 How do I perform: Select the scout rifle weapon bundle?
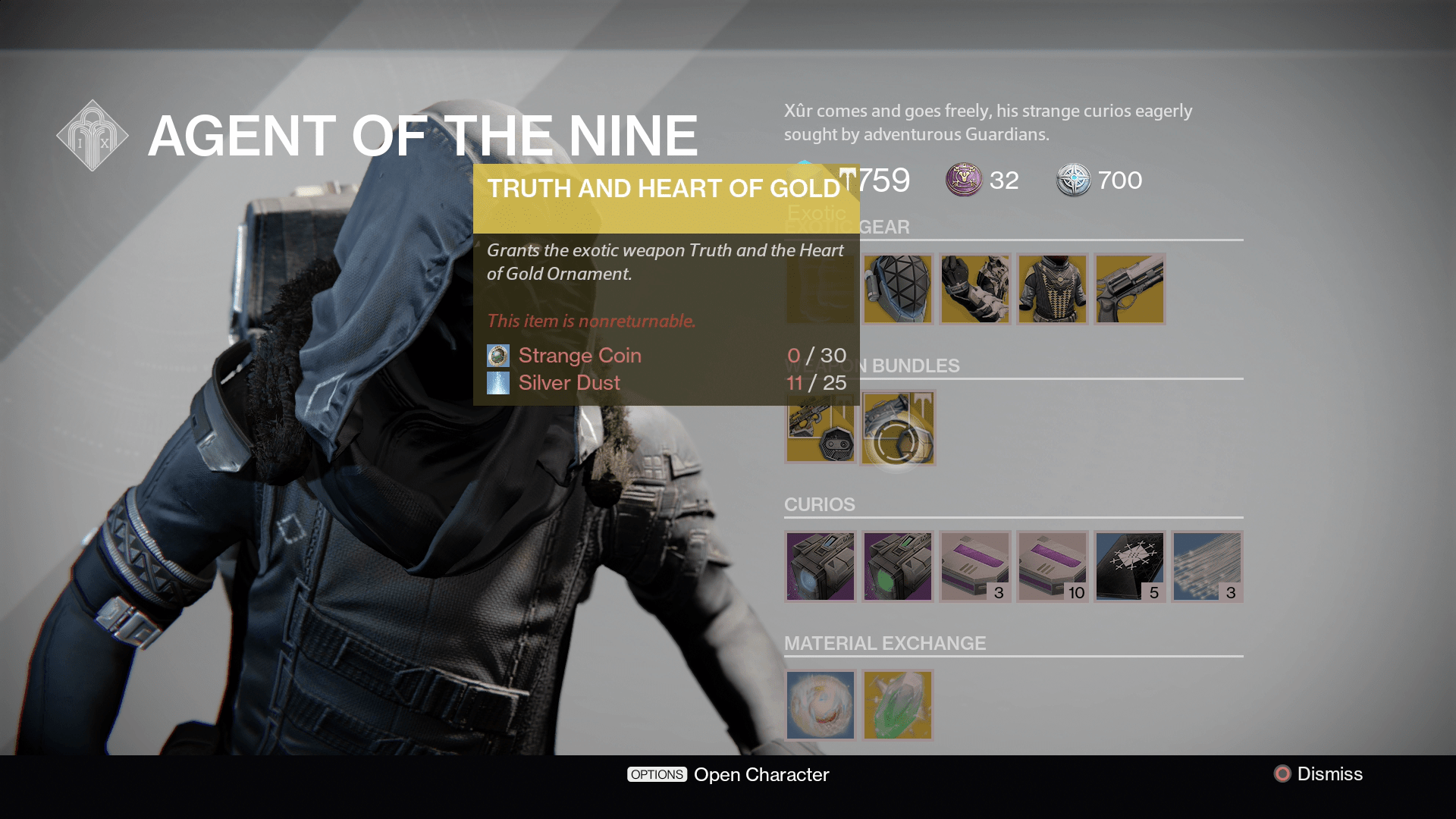[x=820, y=427]
